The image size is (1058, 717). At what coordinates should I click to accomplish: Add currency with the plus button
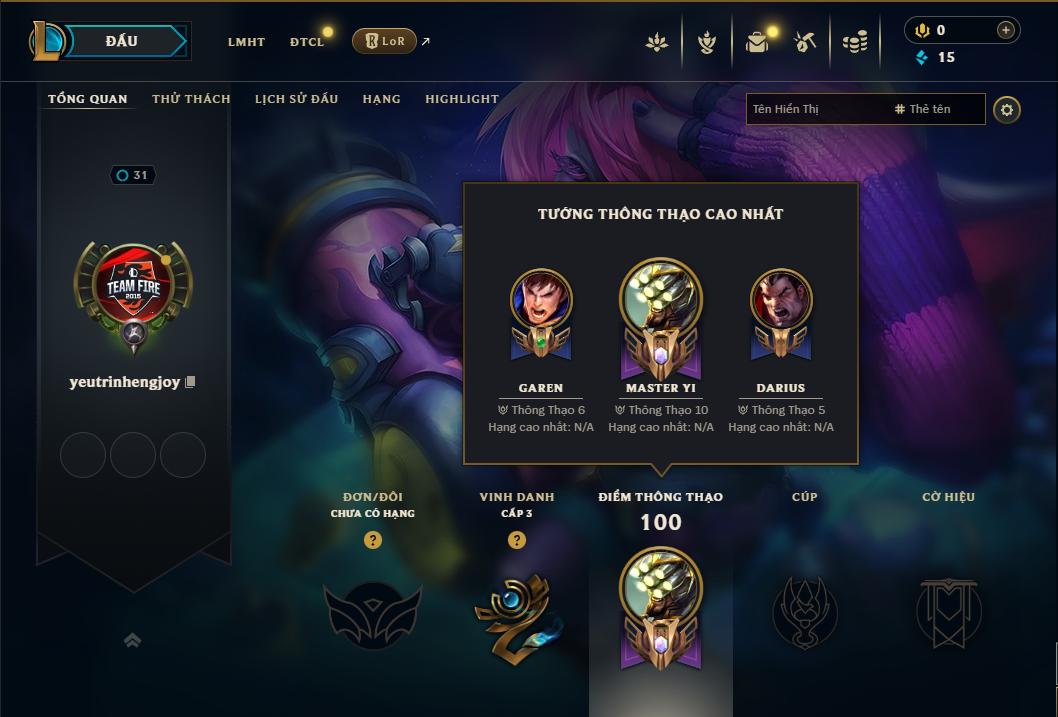(1006, 31)
